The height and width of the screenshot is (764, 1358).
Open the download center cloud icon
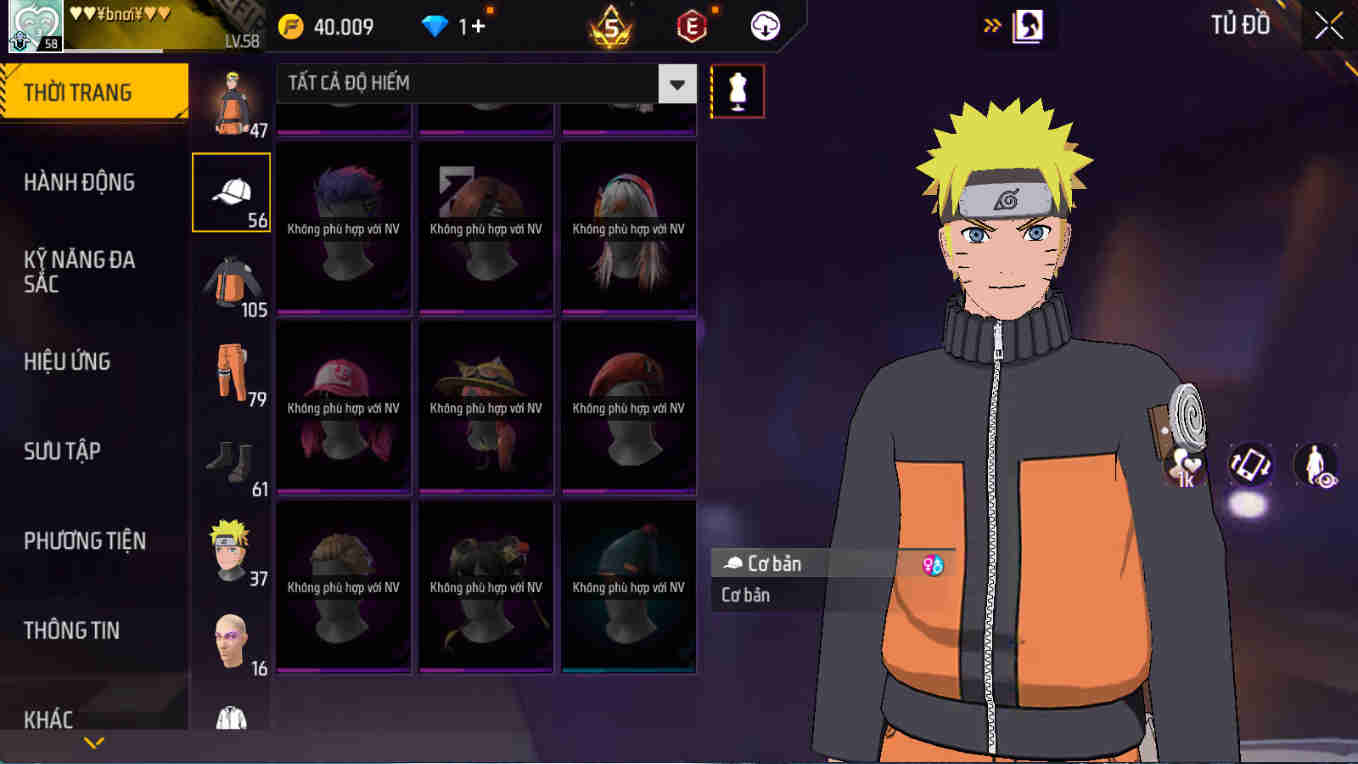pyautogui.click(x=764, y=25)
